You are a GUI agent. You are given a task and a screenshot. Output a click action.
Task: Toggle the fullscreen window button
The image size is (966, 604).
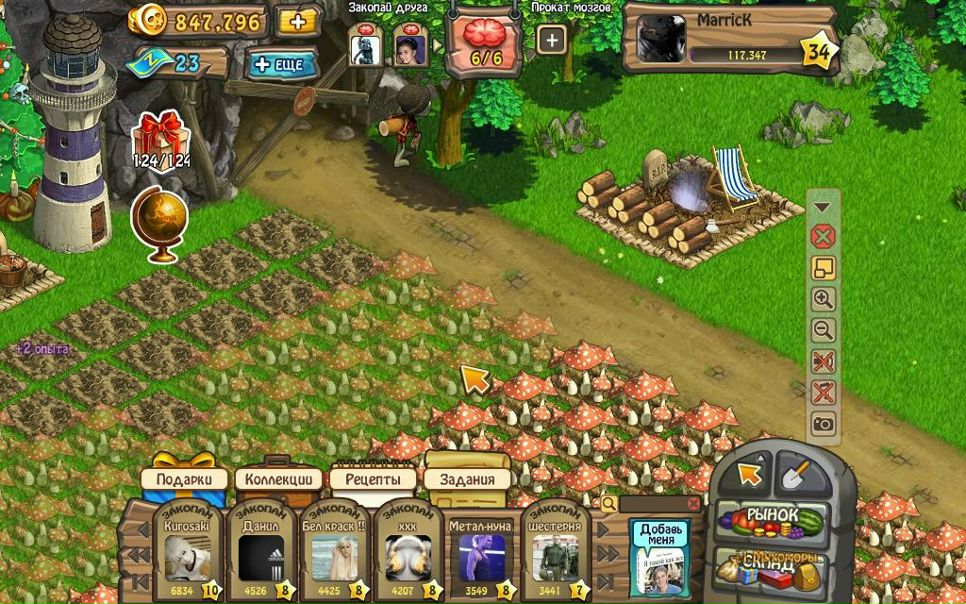(x=823, y=268)
